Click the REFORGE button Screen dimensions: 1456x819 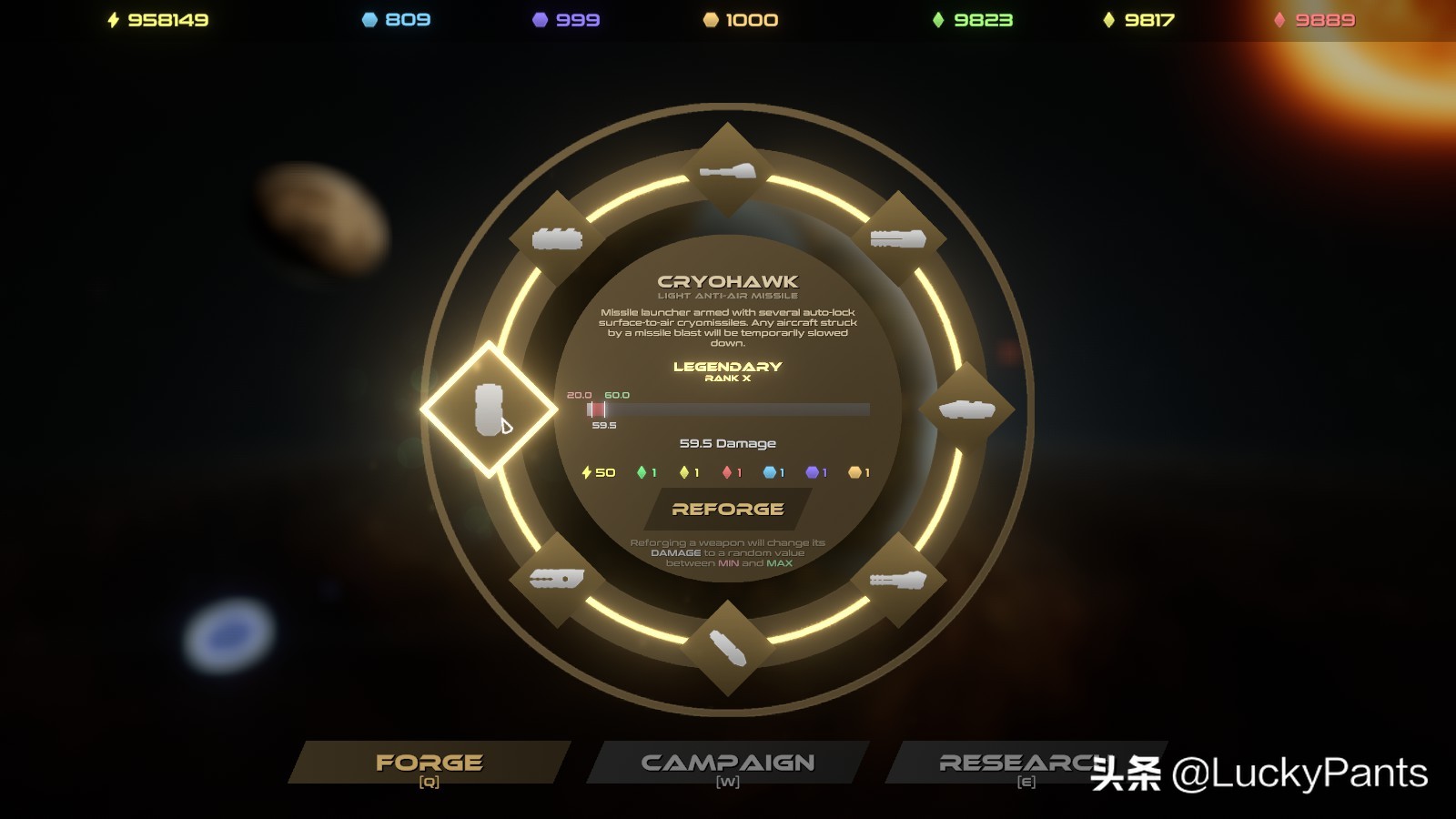[x=727, y=510]
